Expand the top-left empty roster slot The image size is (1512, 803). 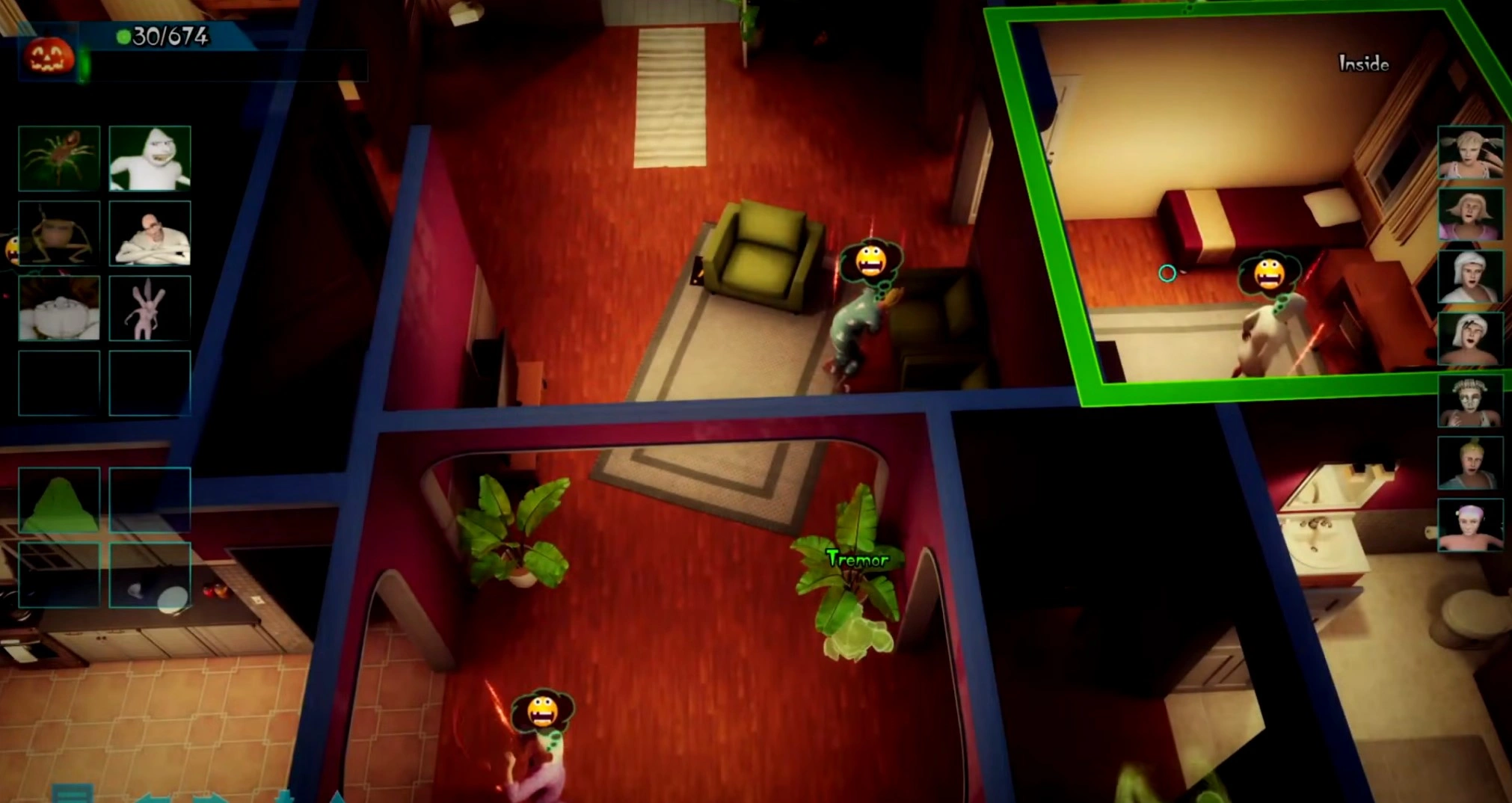59,383
